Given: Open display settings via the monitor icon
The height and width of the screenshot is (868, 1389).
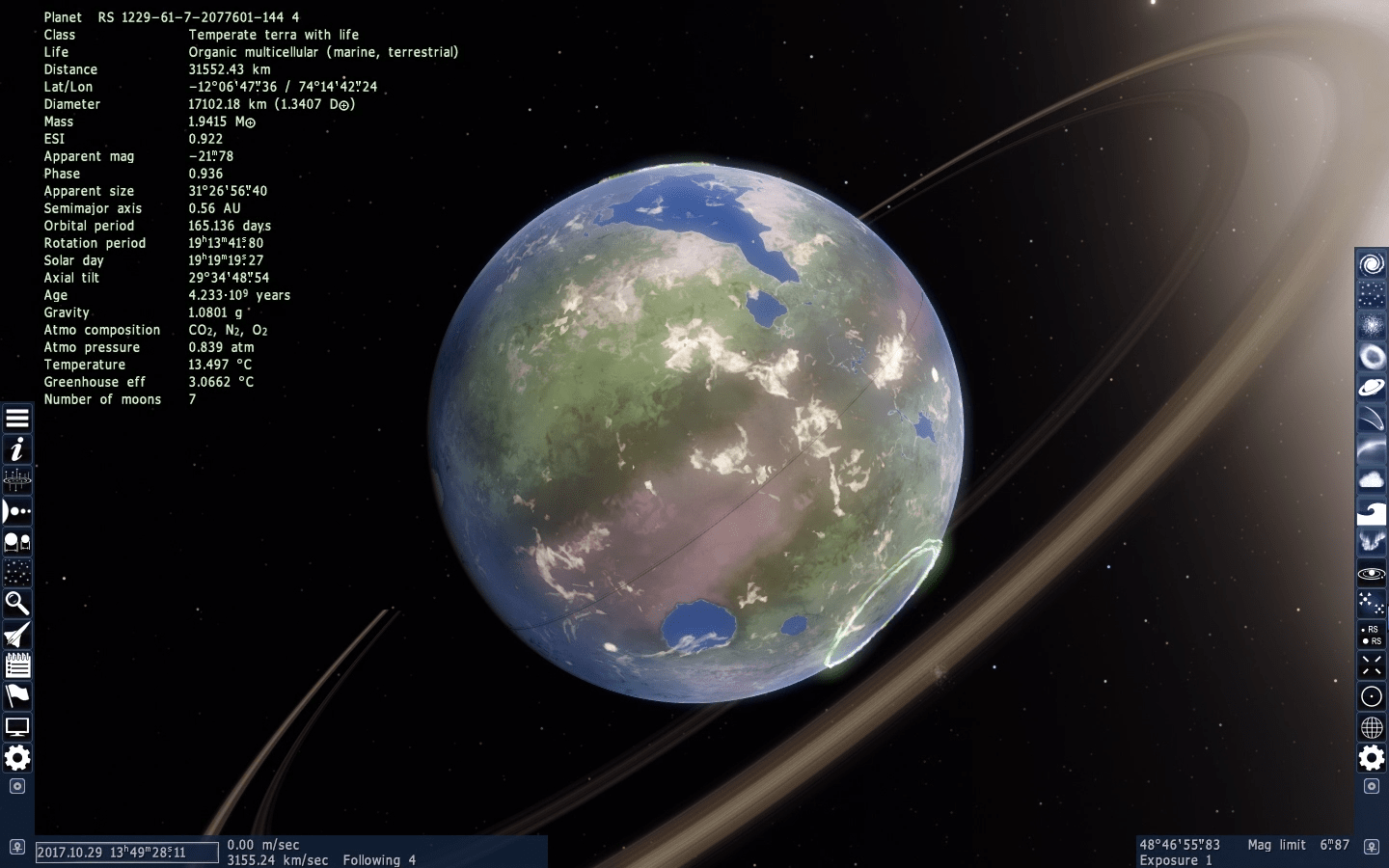Looking at the screenshot, I should tap(17, 727).
